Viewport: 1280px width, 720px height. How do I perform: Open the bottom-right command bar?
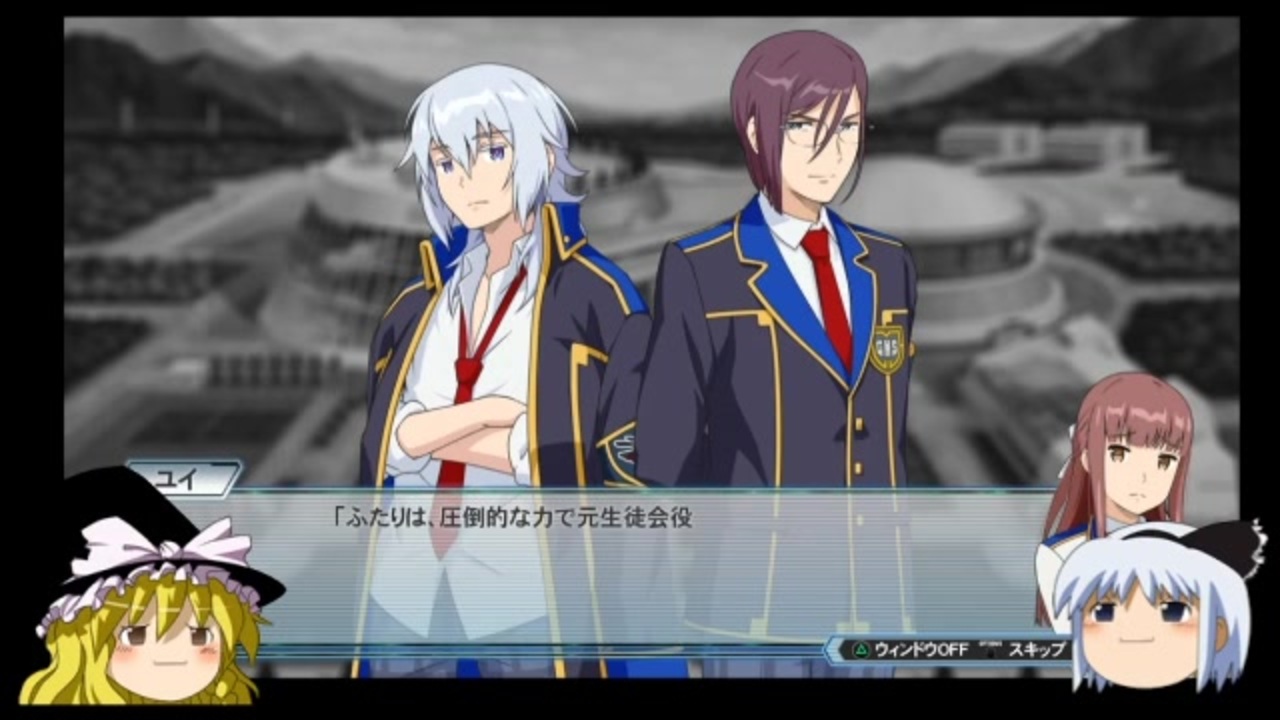coord(950,648)
